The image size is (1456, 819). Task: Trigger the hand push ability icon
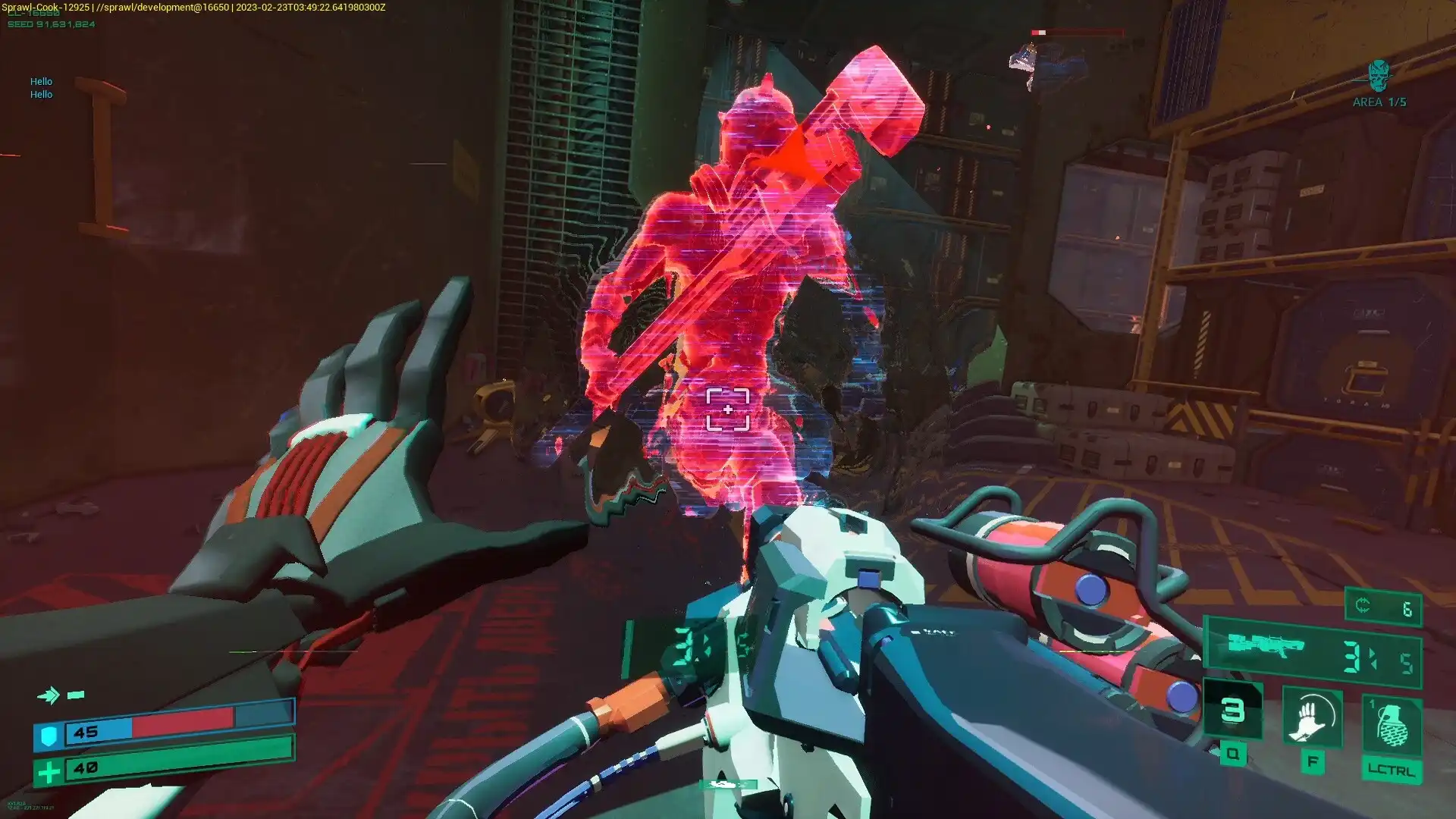click(x=1312, y=718)
